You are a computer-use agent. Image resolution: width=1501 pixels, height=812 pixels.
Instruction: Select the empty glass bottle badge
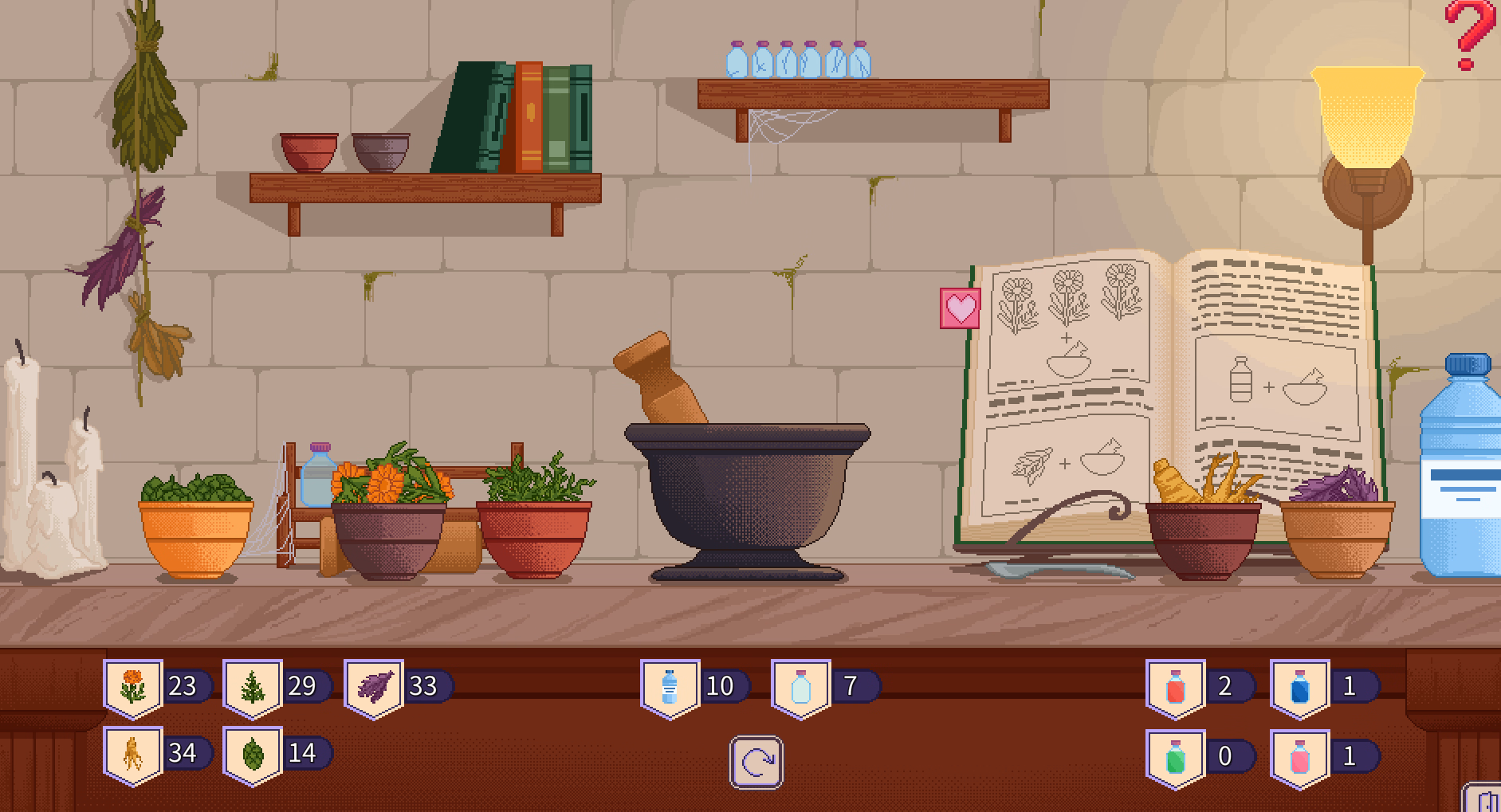[x=801, y=687]
